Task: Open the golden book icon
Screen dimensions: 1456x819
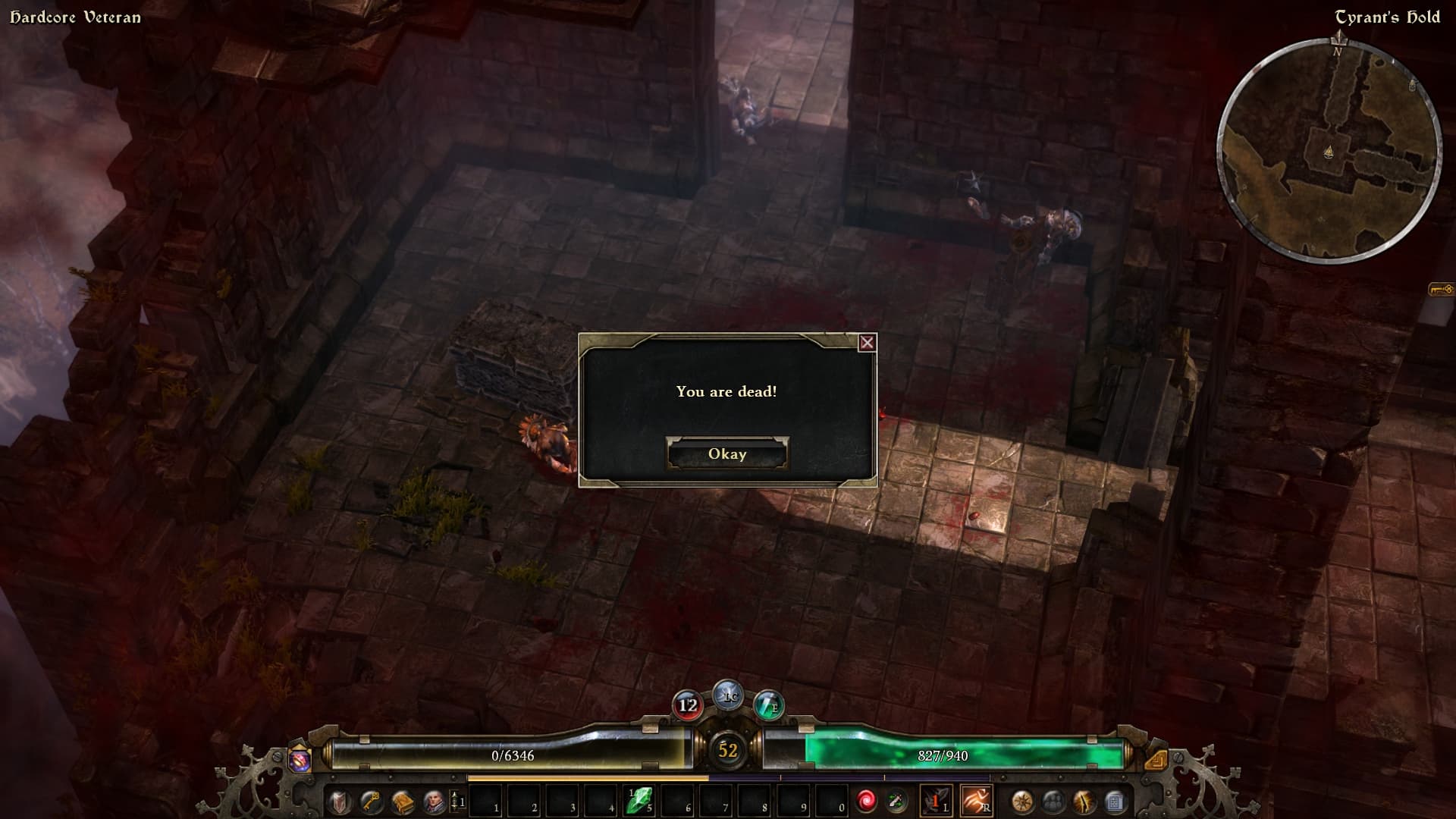Action: click(x=403, y=802)
